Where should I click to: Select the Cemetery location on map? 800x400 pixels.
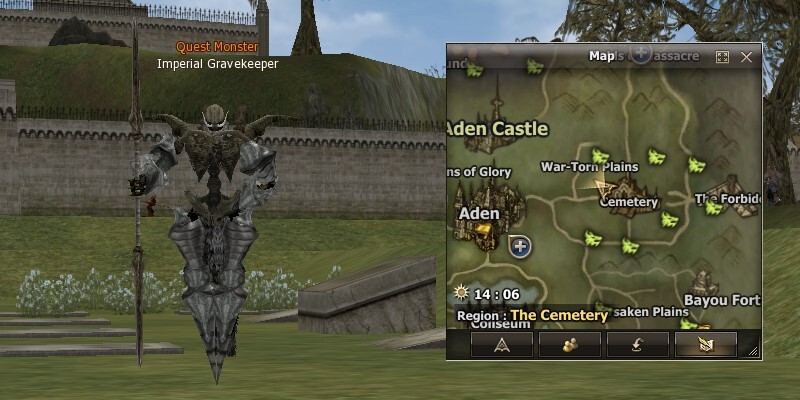click(629, 202)
